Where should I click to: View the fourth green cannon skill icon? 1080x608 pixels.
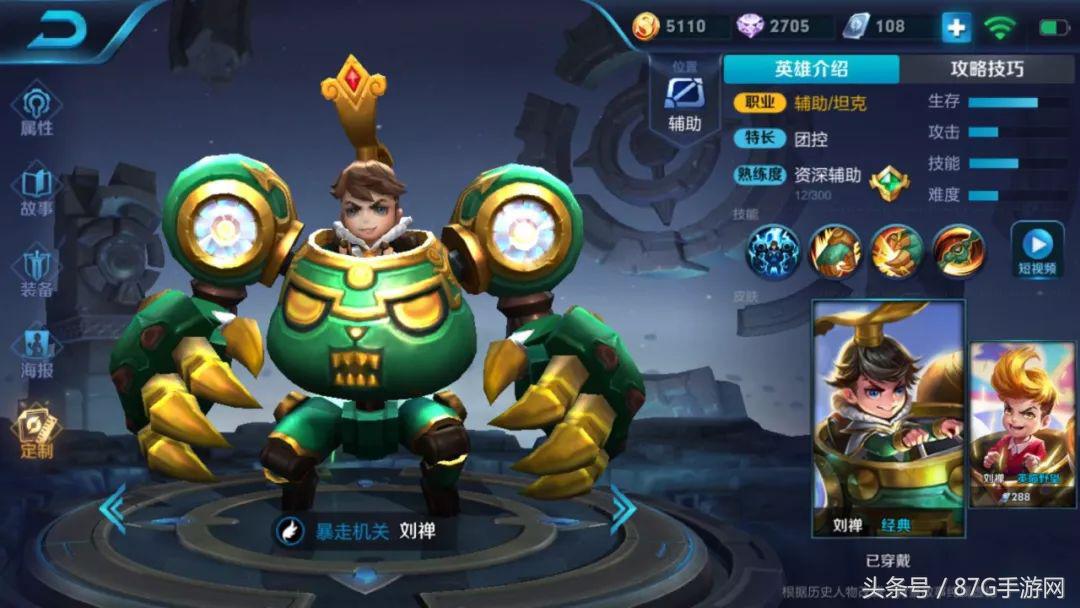click(959, 250)
